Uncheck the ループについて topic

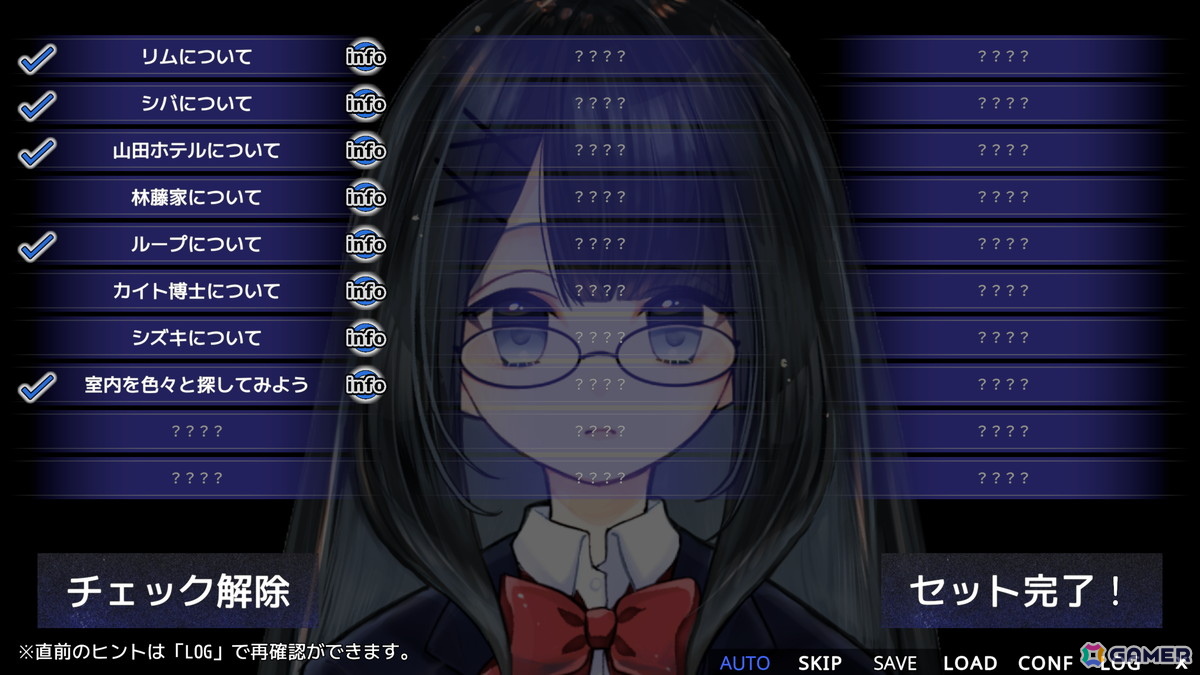(x=196, y=245)
